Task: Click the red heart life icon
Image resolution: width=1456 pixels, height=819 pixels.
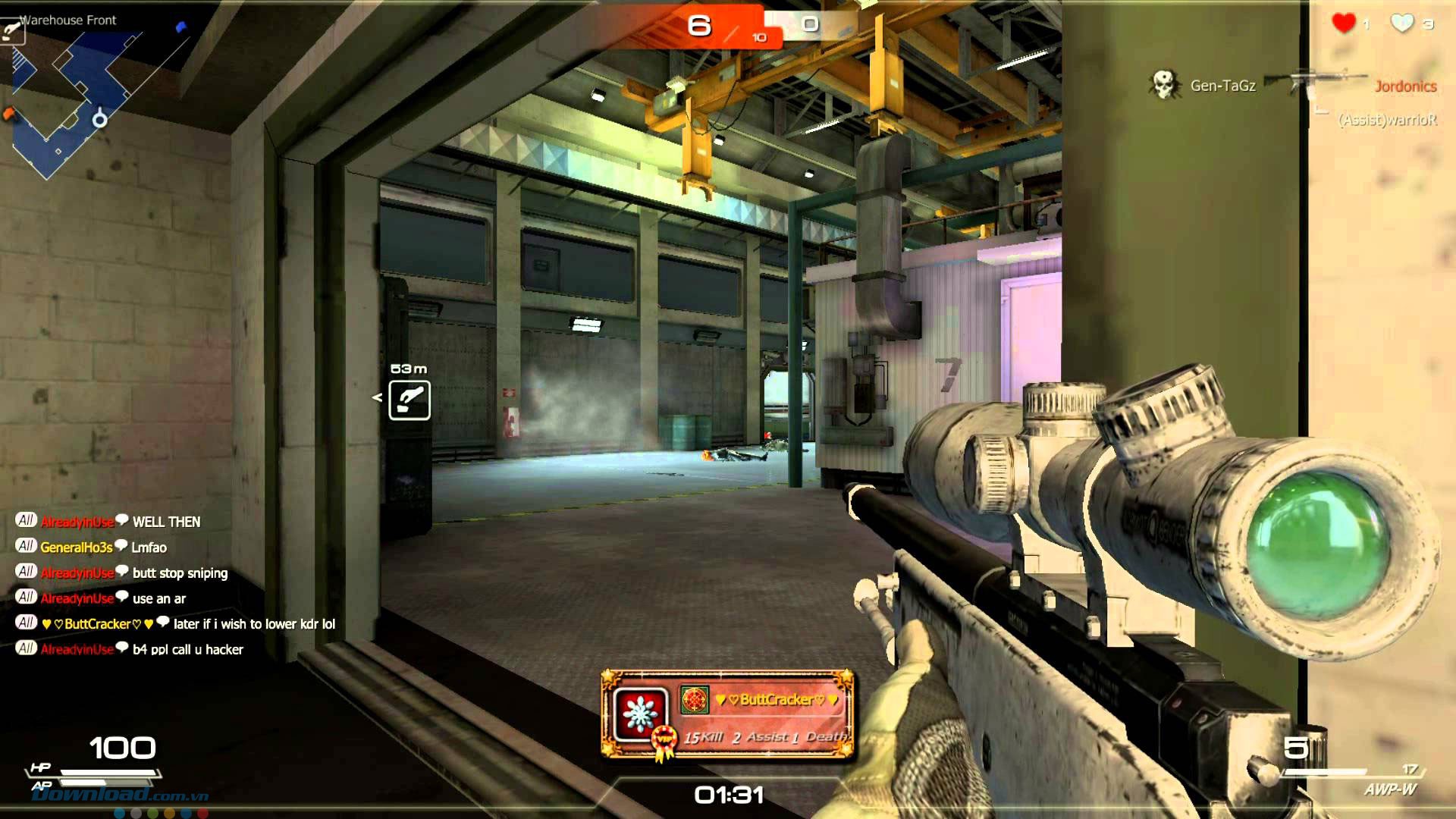Action: point(1344,24)
